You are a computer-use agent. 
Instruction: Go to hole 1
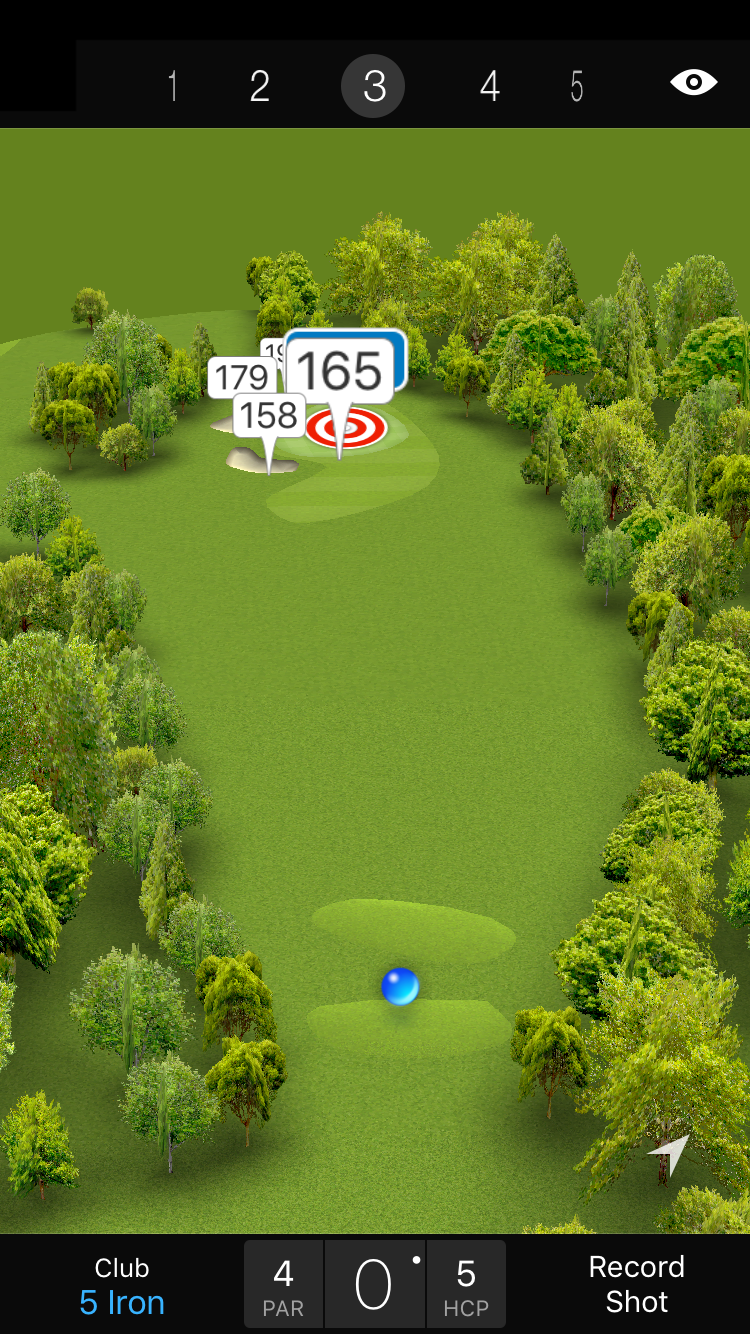(173, 87)
